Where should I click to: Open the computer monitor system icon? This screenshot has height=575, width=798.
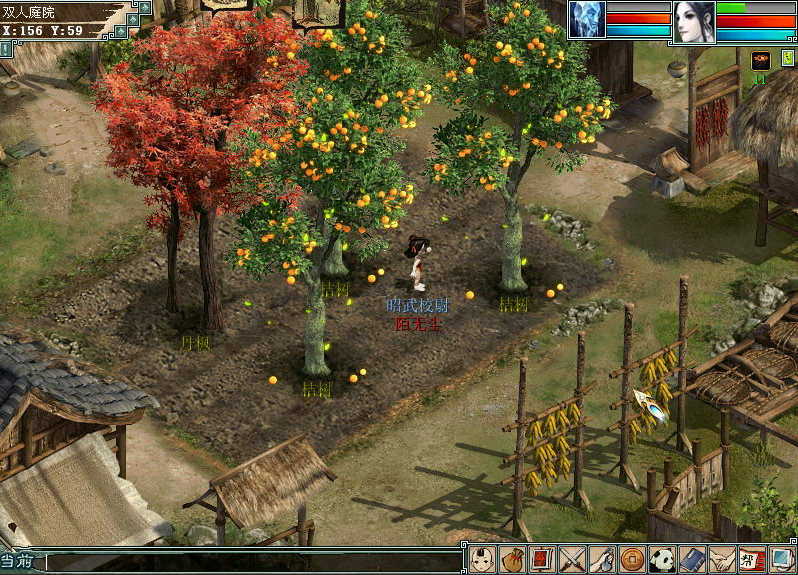780,559
